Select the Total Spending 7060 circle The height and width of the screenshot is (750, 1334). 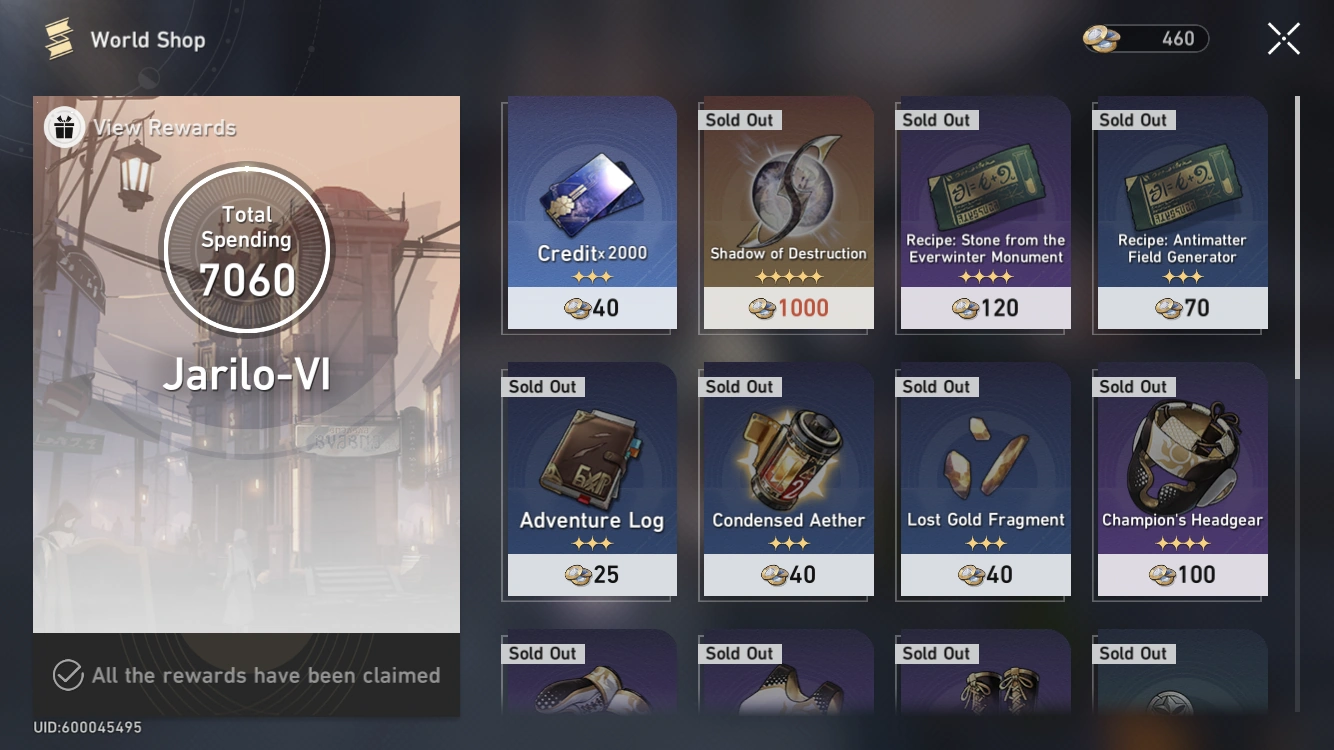pos(246,251)
